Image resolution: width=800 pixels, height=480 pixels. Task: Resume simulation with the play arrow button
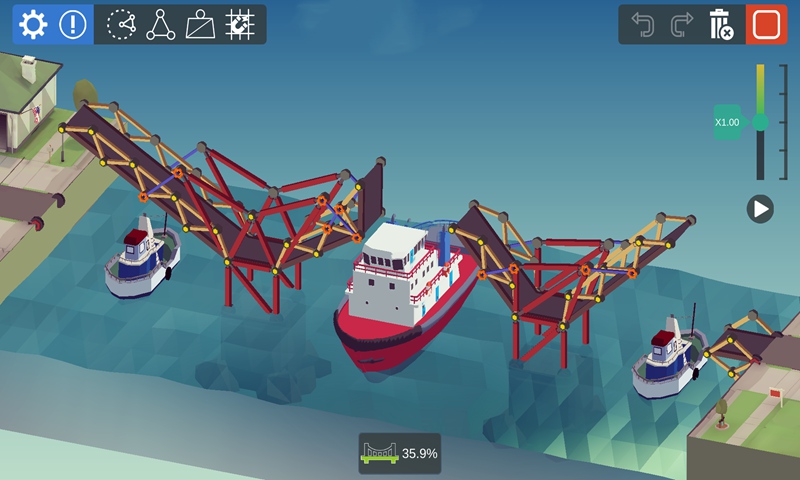pos(760,208)
